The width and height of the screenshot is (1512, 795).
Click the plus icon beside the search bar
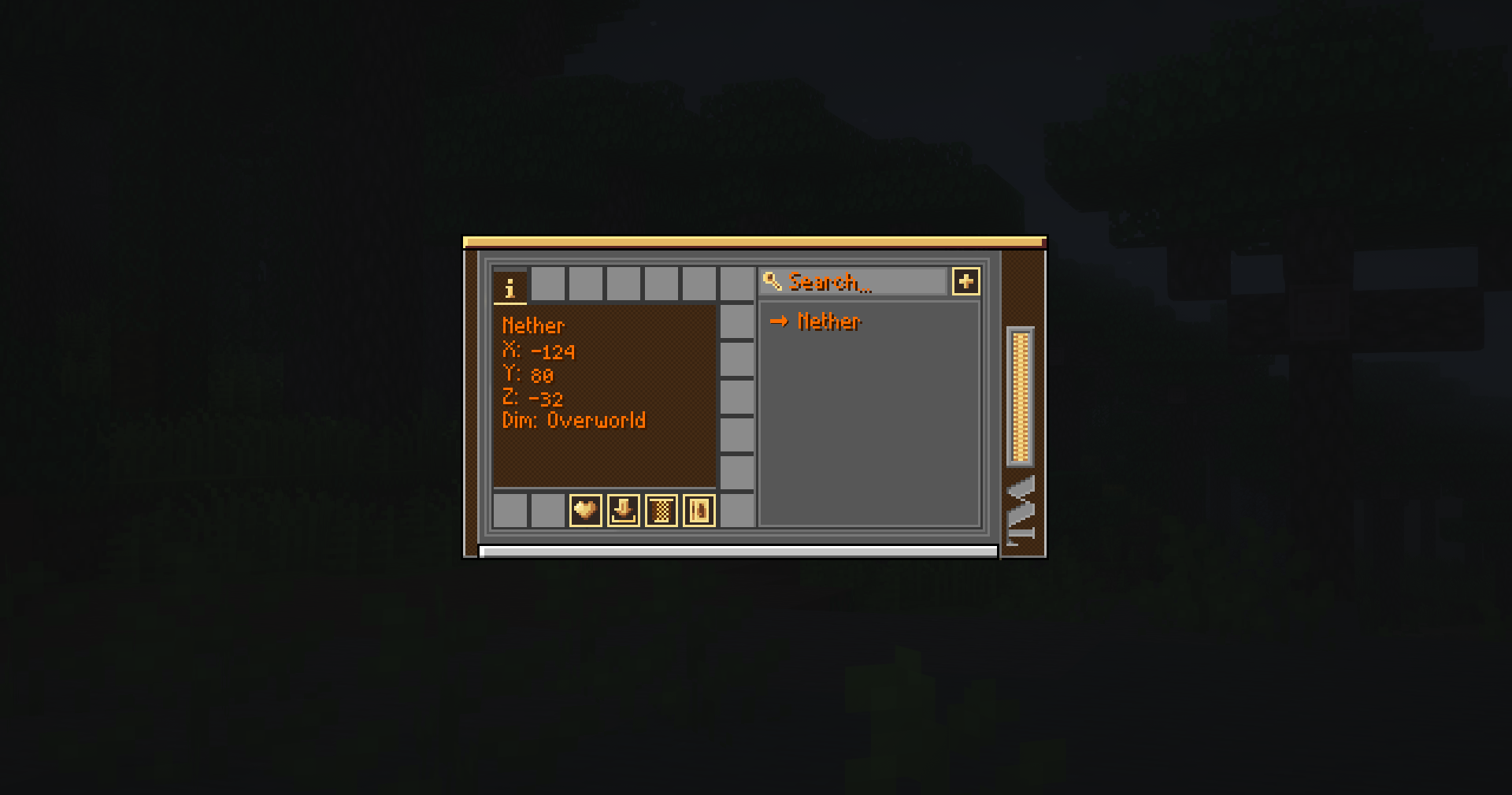point(966,281)
